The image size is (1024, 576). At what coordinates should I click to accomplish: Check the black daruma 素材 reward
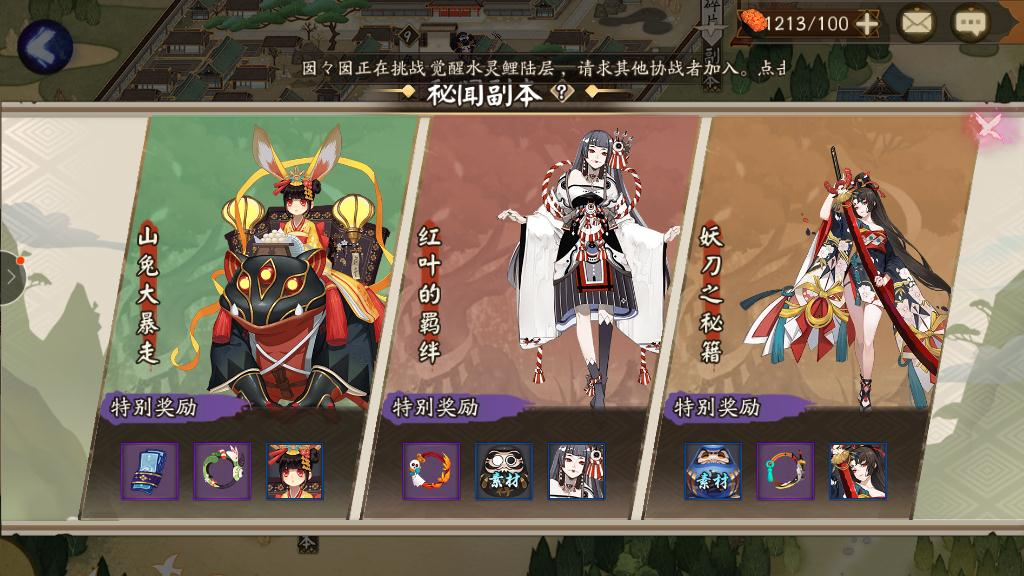[x=504, y=471]
